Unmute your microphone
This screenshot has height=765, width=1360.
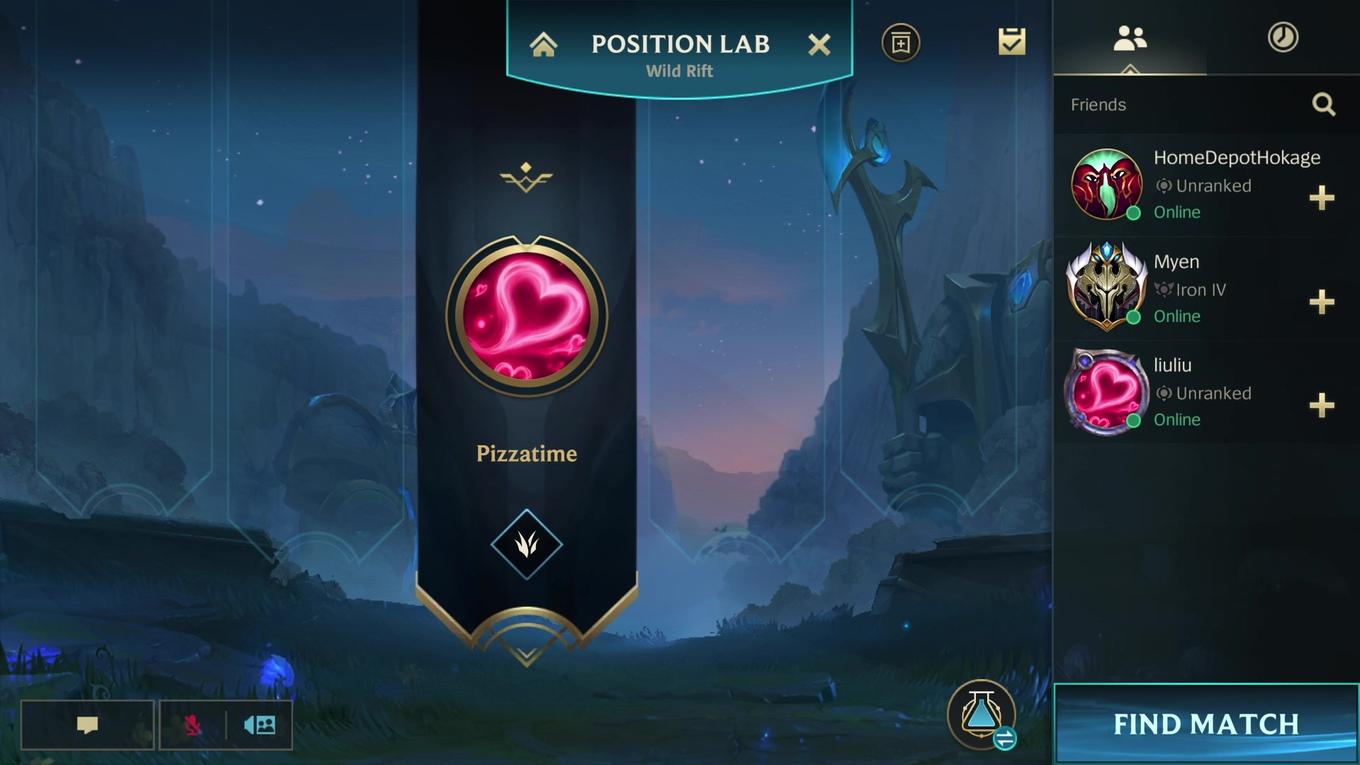coord(194,724)
